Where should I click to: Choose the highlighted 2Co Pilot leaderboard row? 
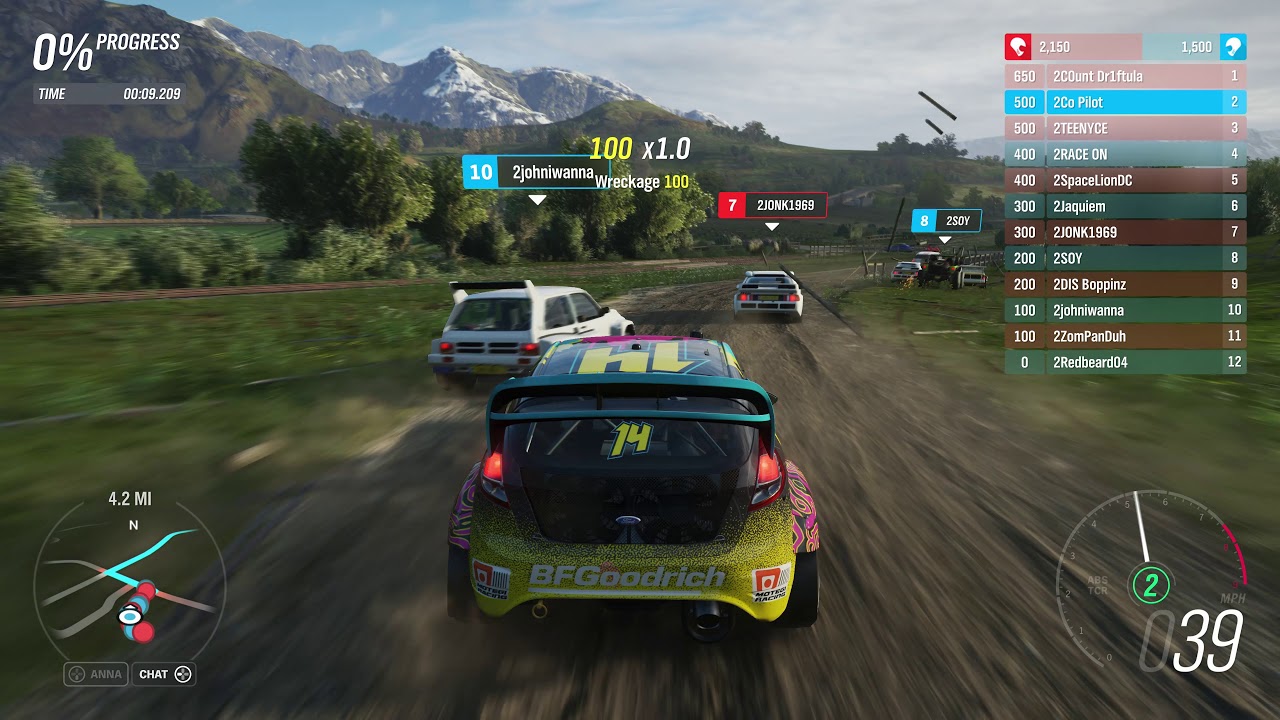pyautogui.click(x=1125, y=102)
